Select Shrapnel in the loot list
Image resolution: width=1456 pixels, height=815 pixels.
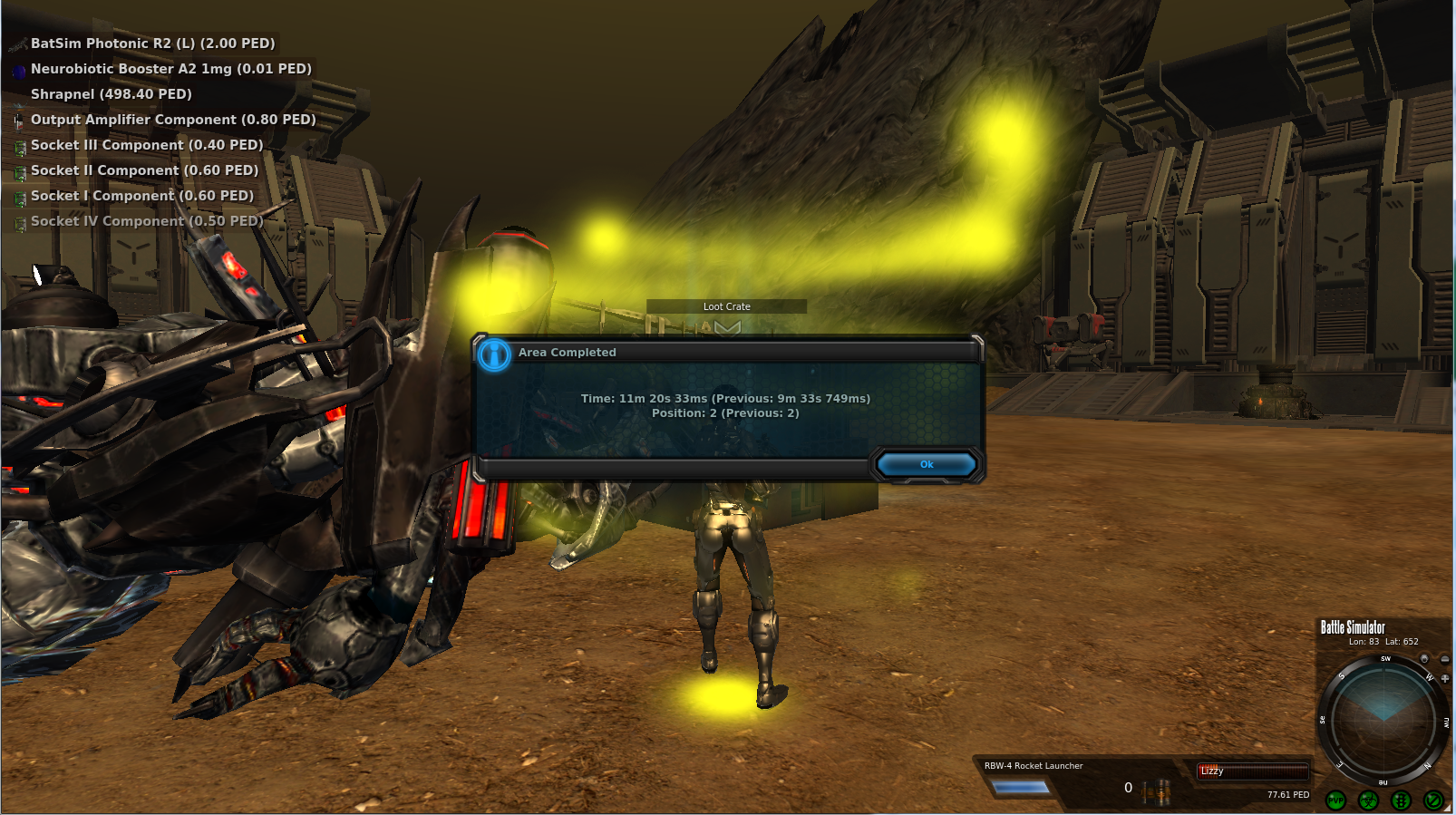click(111, 94)
